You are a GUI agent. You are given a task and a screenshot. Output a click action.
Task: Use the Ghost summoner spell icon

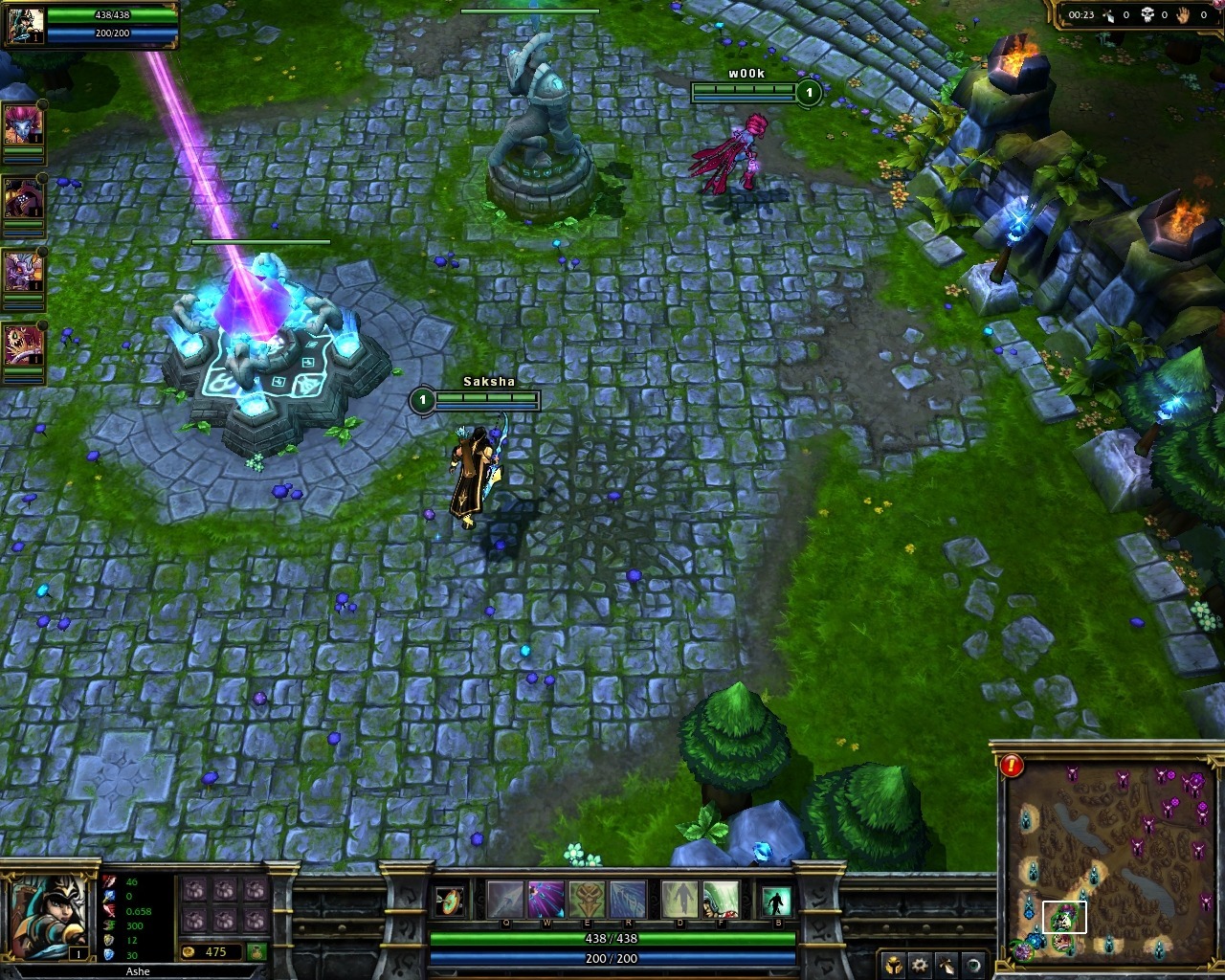tap(679, 901)
